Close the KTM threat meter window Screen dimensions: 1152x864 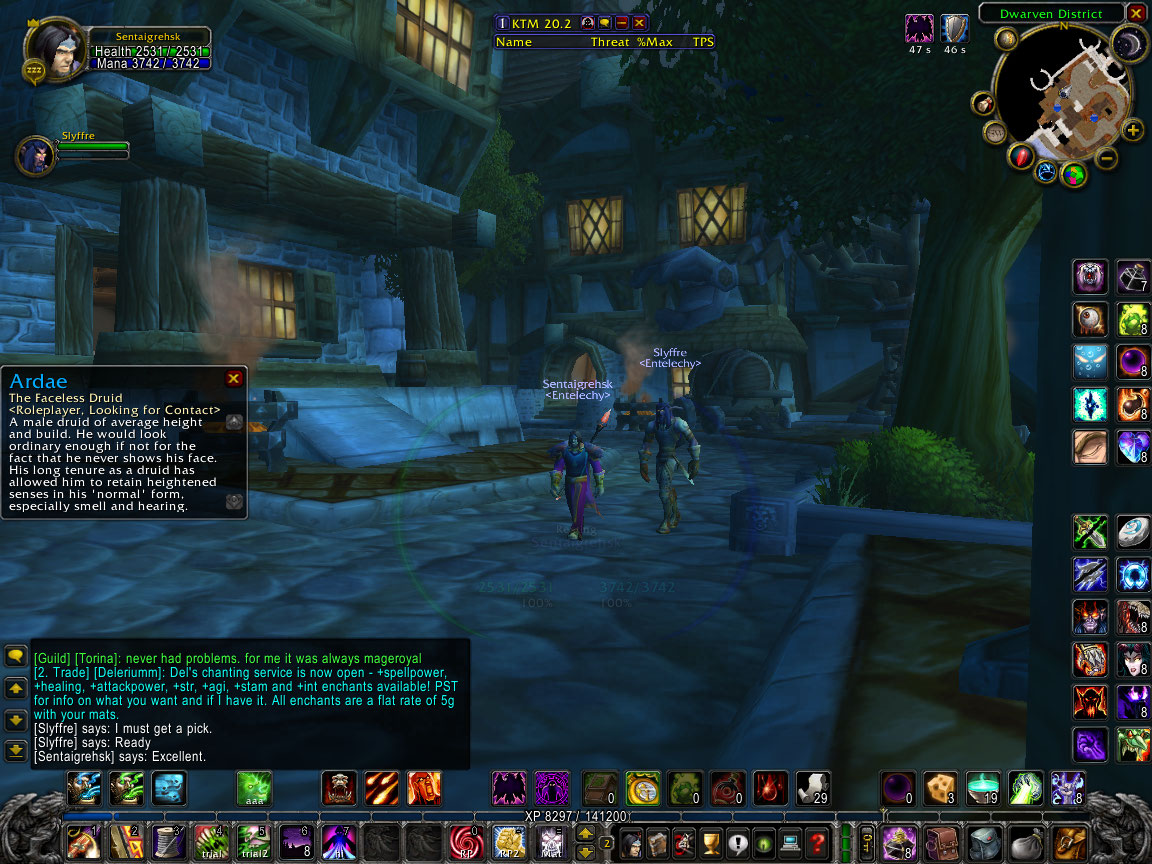[x=640, y=22]
